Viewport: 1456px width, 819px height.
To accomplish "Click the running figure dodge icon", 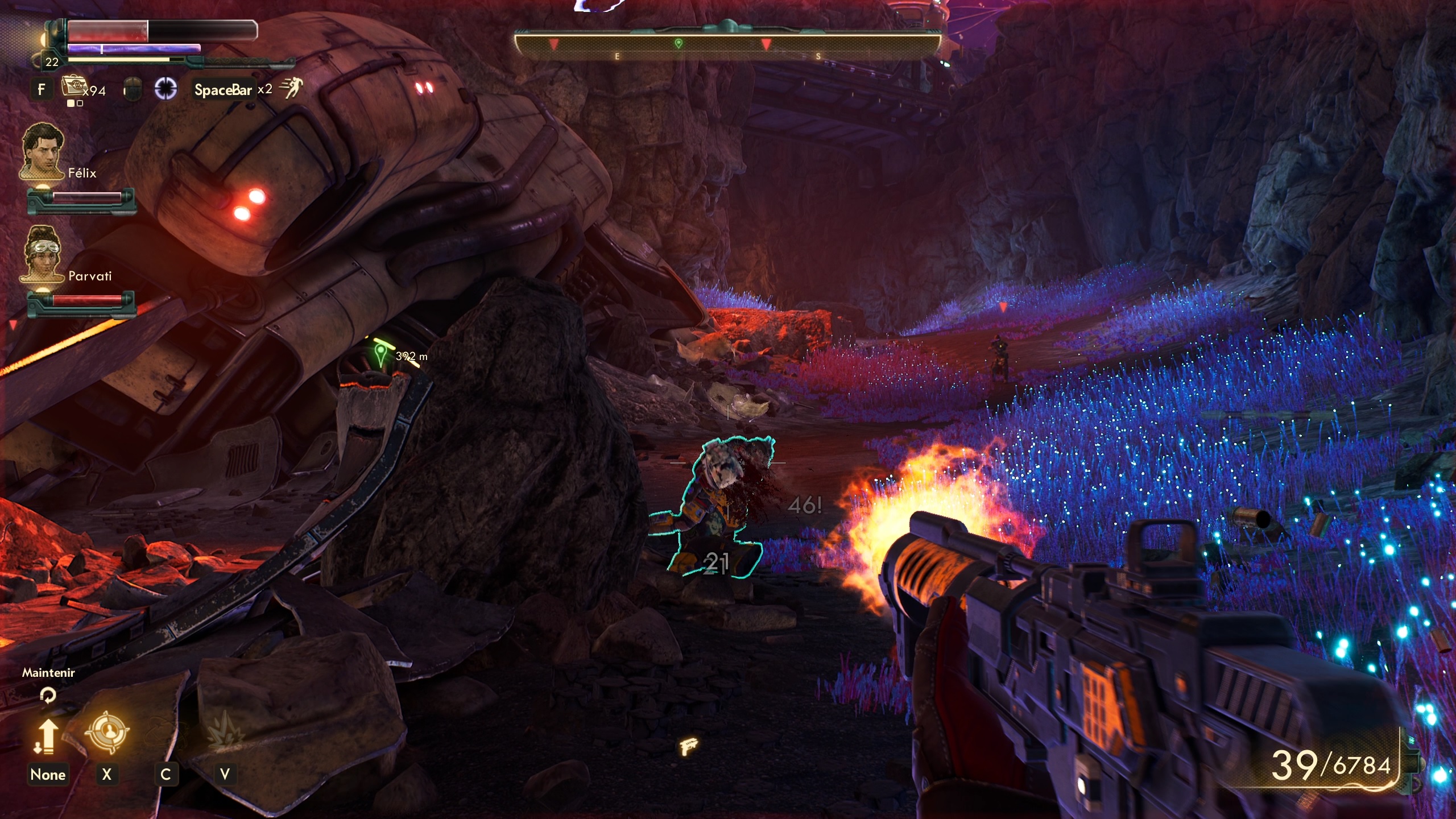I will click(x=292, y=88).
